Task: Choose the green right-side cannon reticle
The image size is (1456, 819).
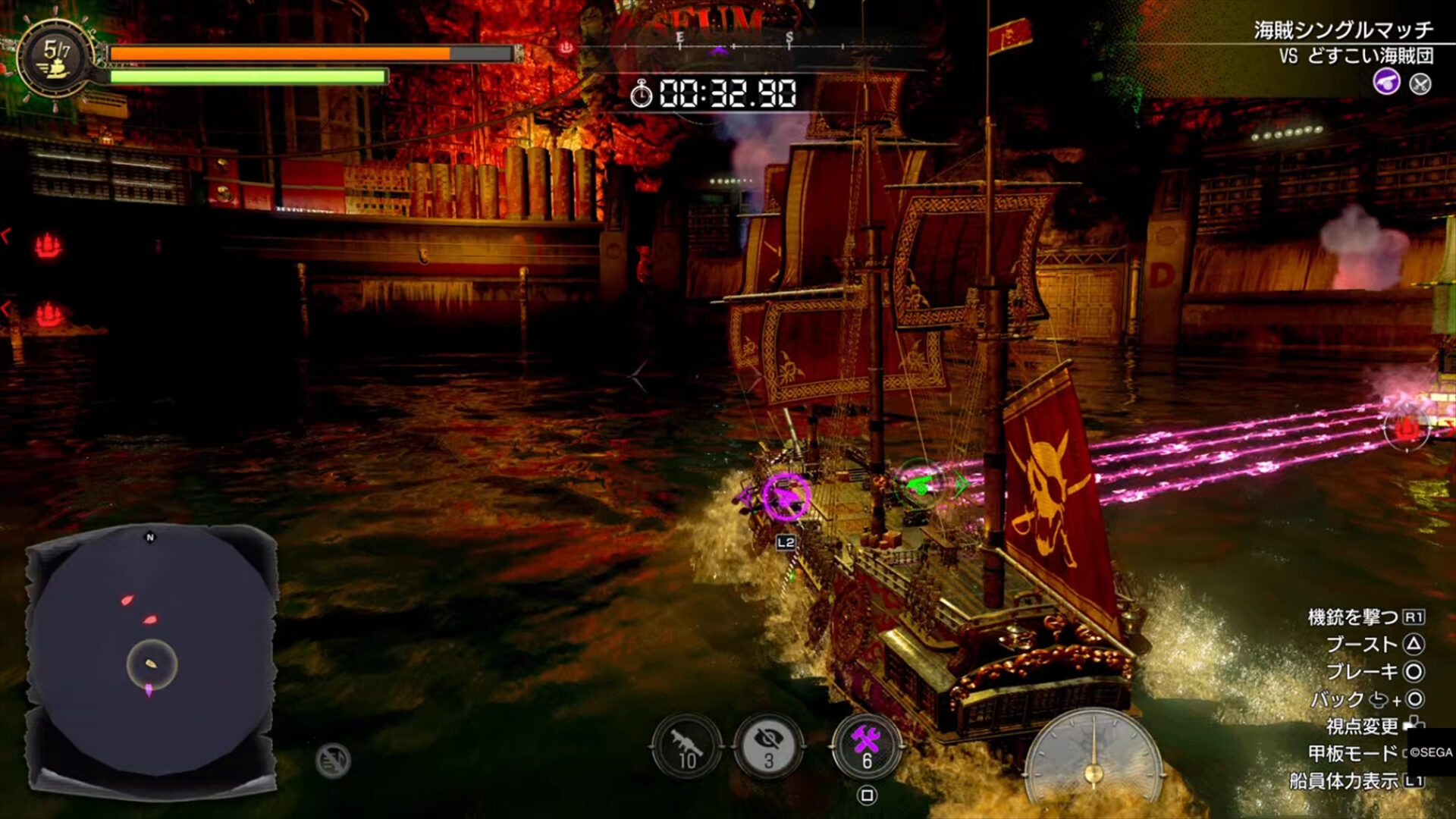Action: coord(922,484)
